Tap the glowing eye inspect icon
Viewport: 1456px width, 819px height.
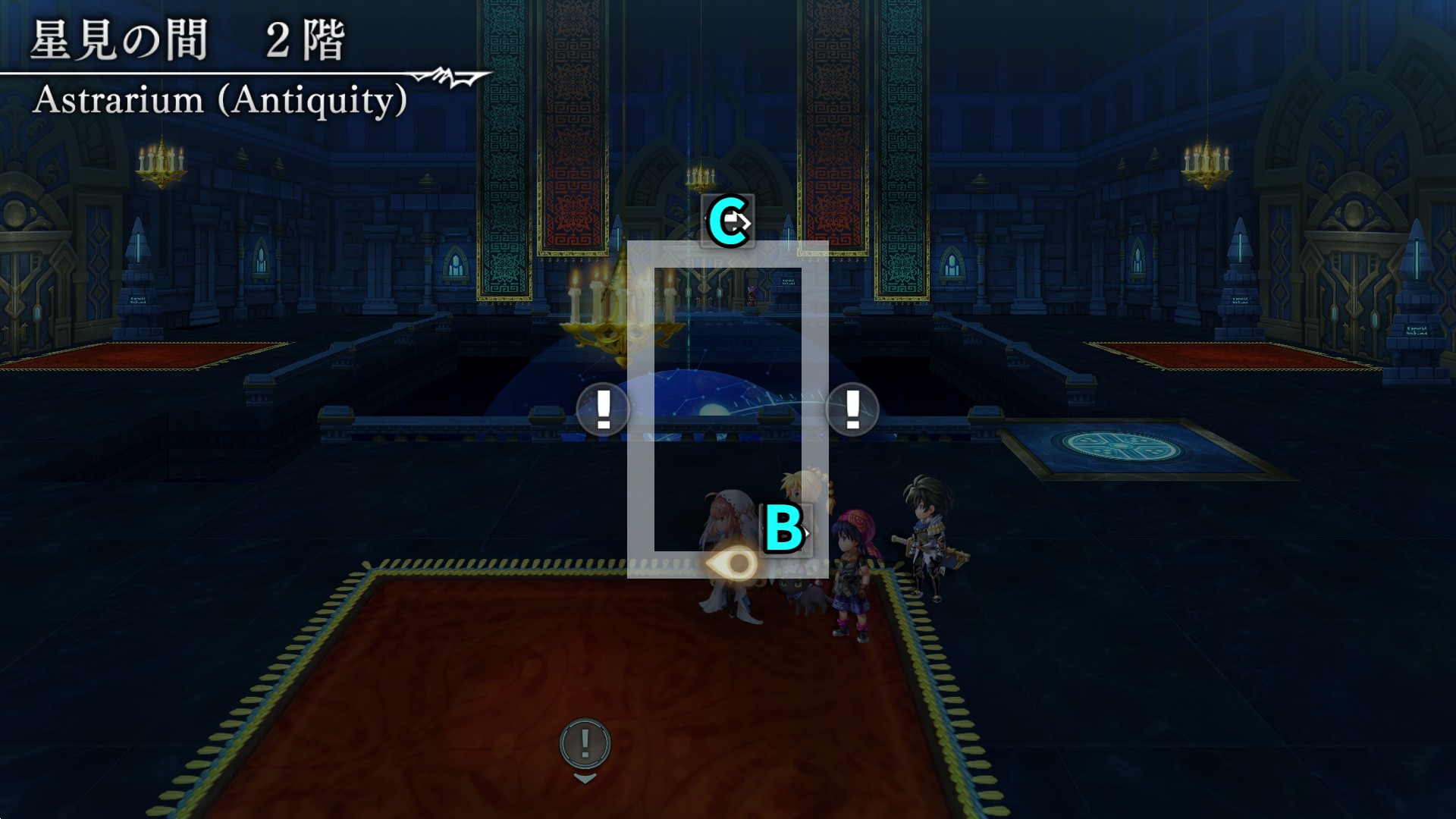(733, 563)
